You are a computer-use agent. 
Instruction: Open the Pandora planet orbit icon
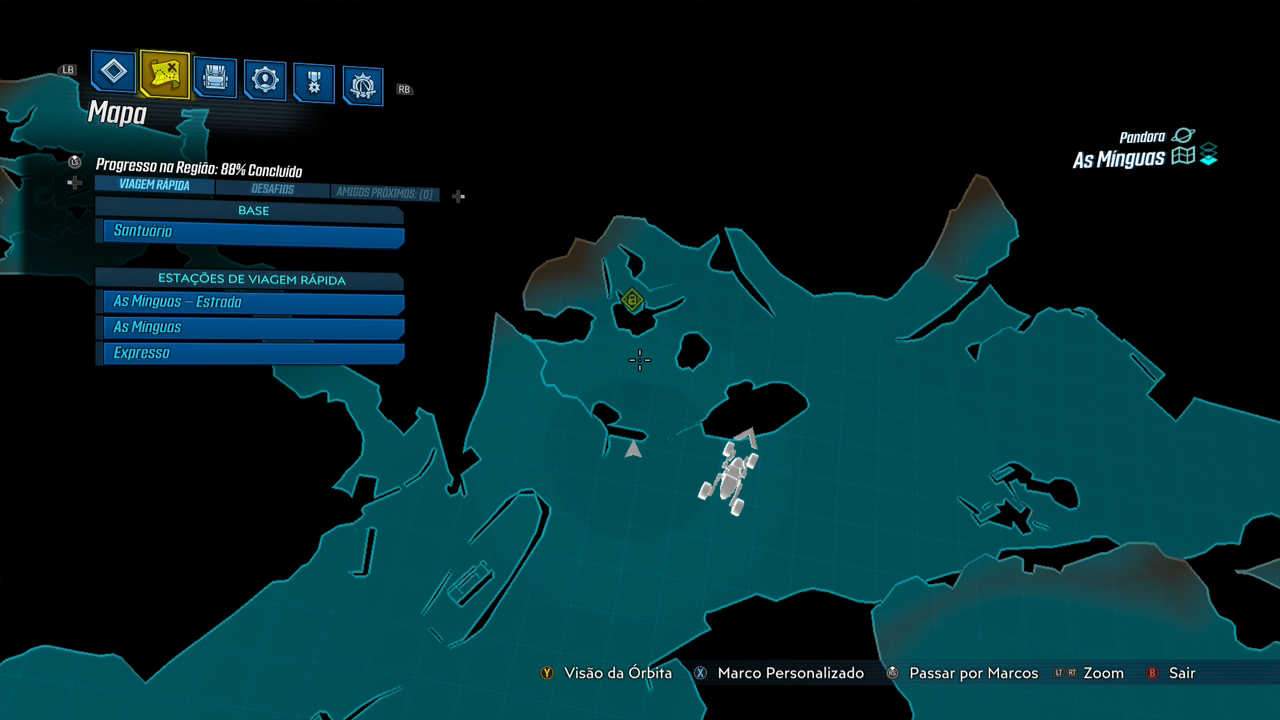click(1183, 136)
